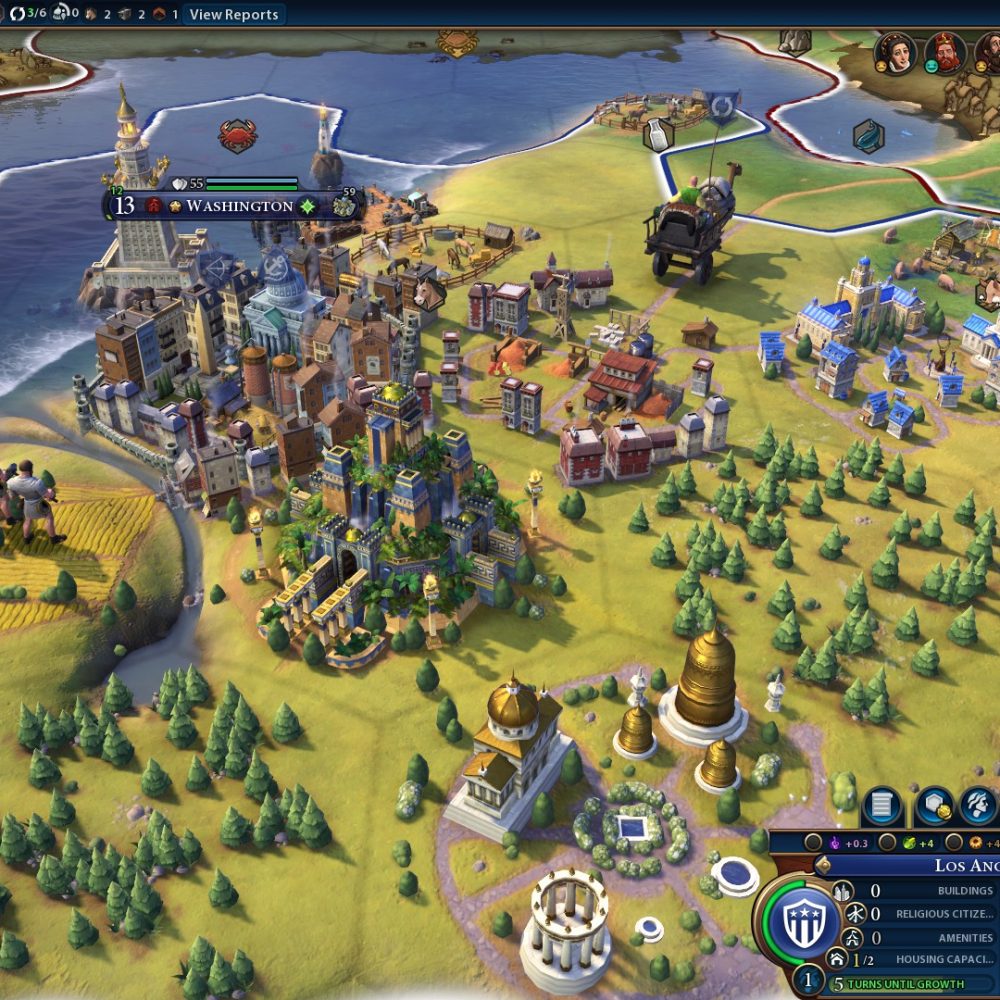Viewport: 1000px width, 1000px height.
Task: Open diplomacy with the red-bearded crowned leader
Action: point(944,53)
